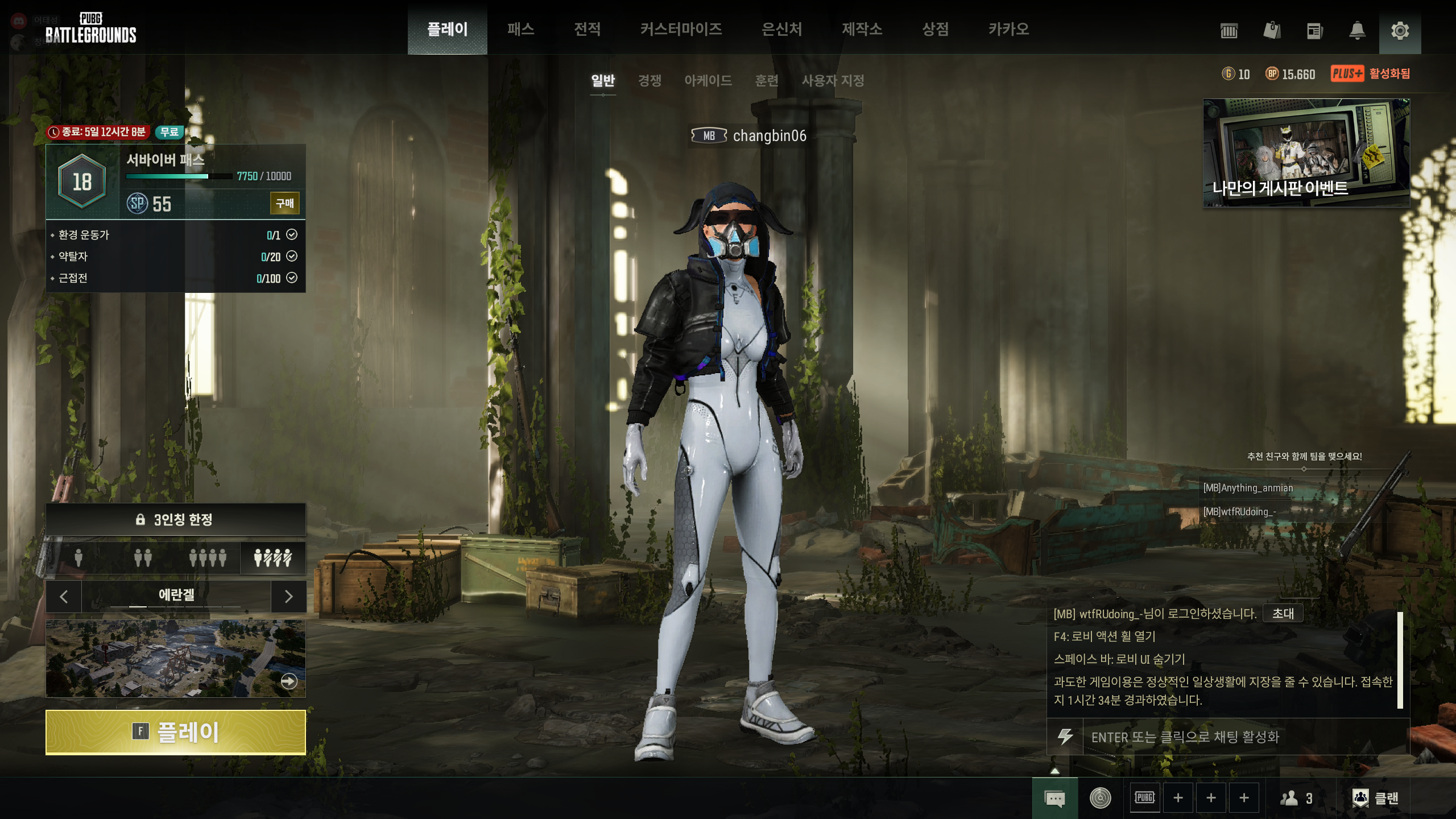Start the match with the yellow 플레이 button
This screenshot has height=819, width=1456.
[175, 732]
